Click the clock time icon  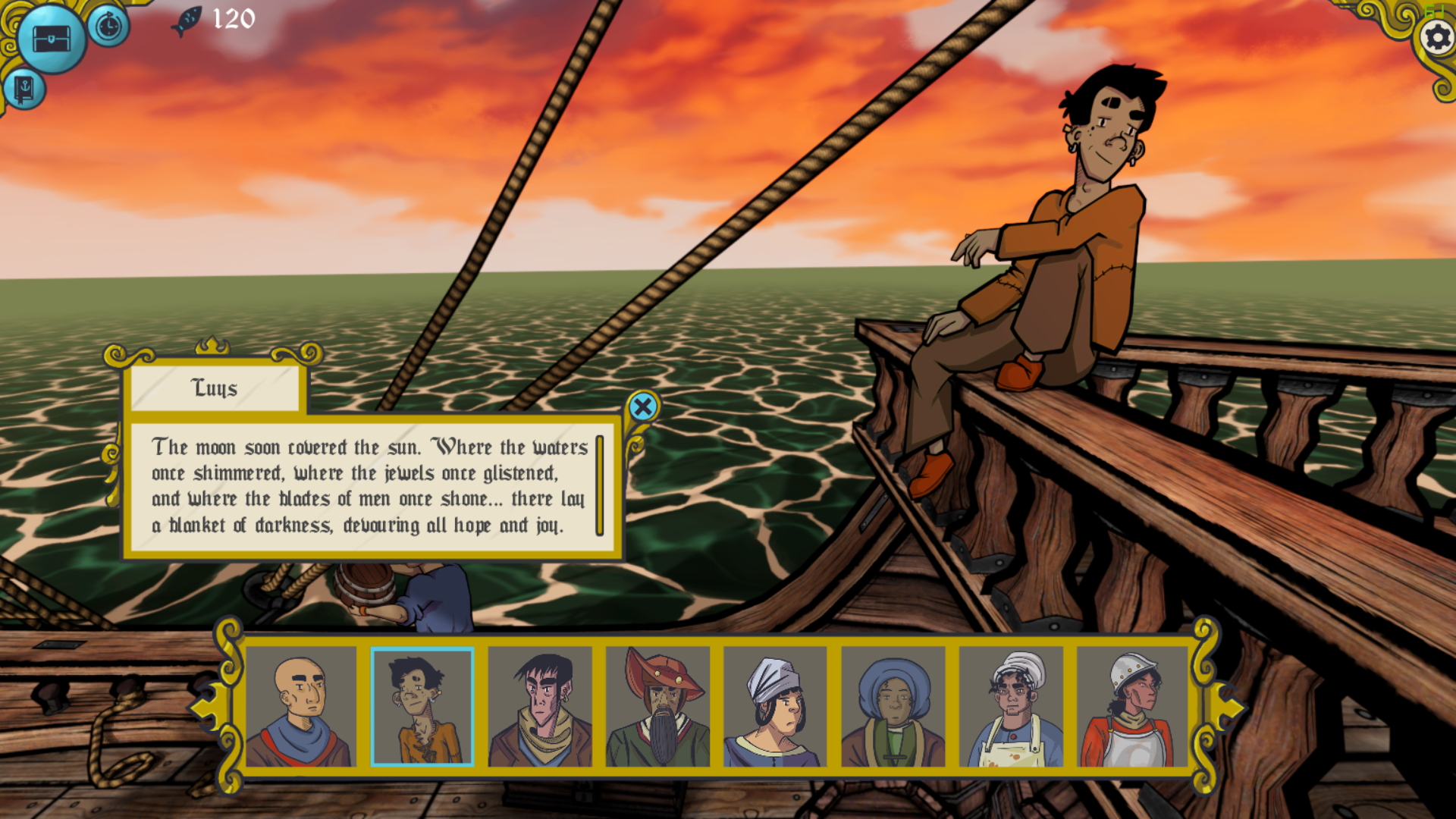tap(109, 27)
